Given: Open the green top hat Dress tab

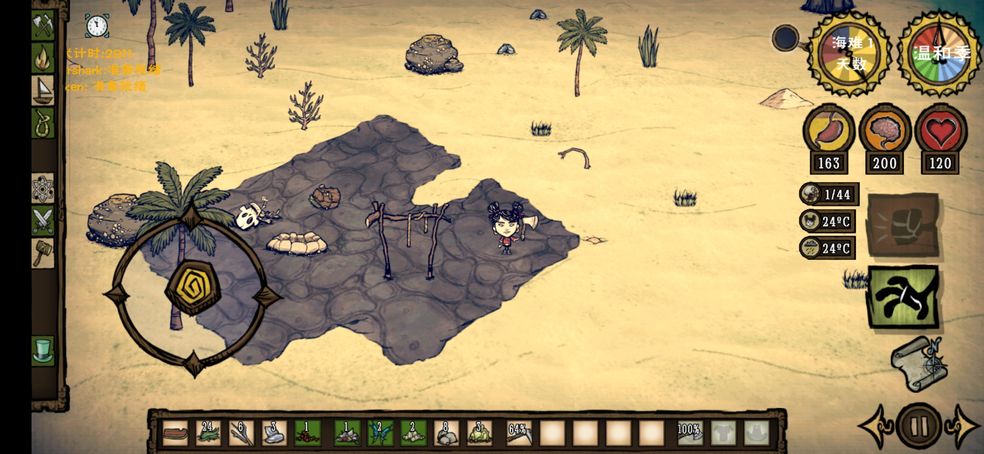Looking at the screenshot, I should [x=43, y=349].
